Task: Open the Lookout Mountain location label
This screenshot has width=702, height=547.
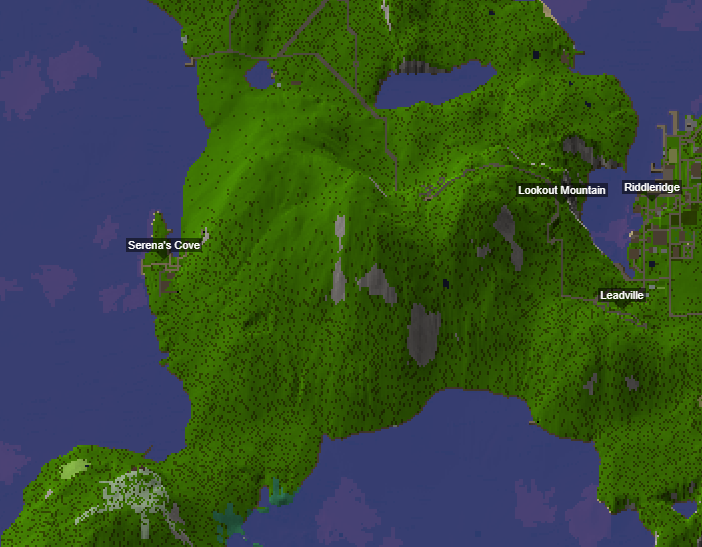Action: click(x=562, y=190)
